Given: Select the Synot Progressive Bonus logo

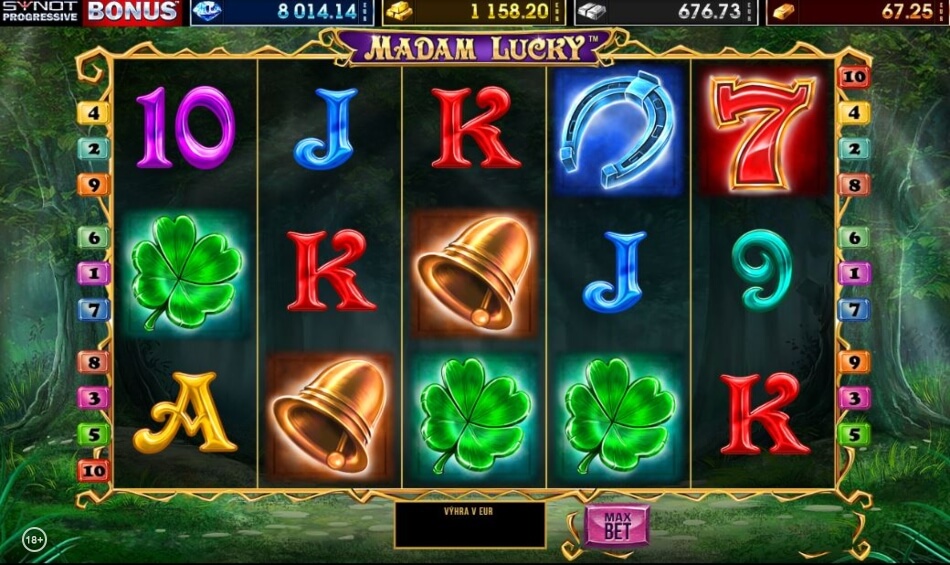Looking at the screenshot, I should click(x=90, y=12).
